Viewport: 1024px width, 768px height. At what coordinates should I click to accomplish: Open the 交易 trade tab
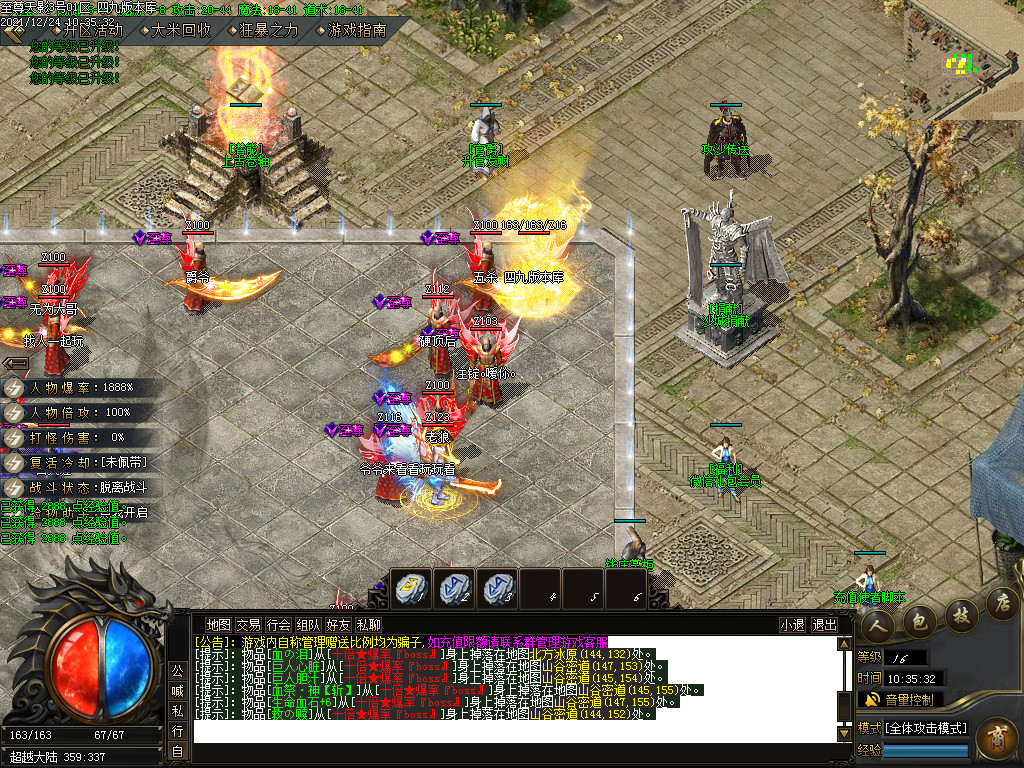click(248, 625)
